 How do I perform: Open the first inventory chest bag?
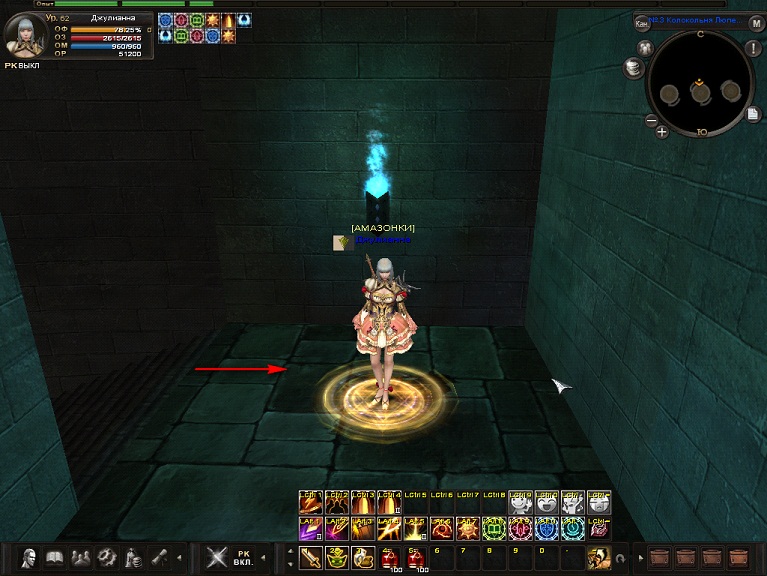click(x=659, y=557)
